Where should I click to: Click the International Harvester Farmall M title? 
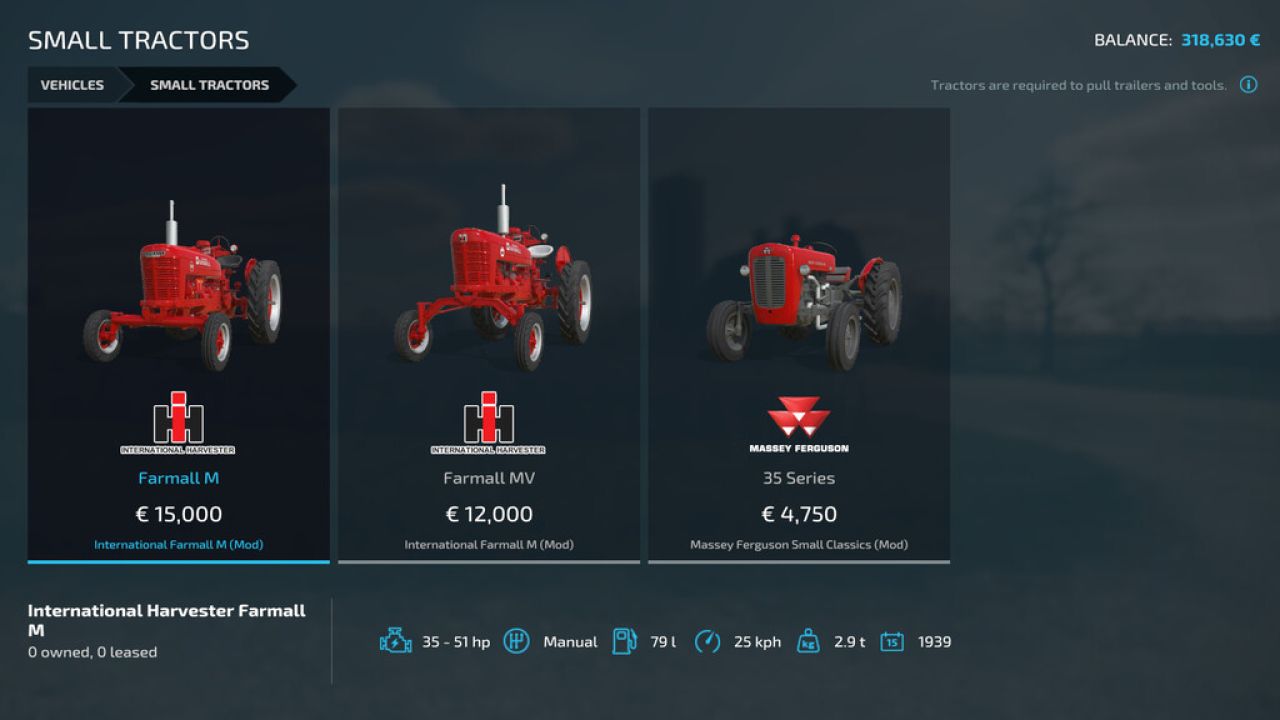pos(167,618)
